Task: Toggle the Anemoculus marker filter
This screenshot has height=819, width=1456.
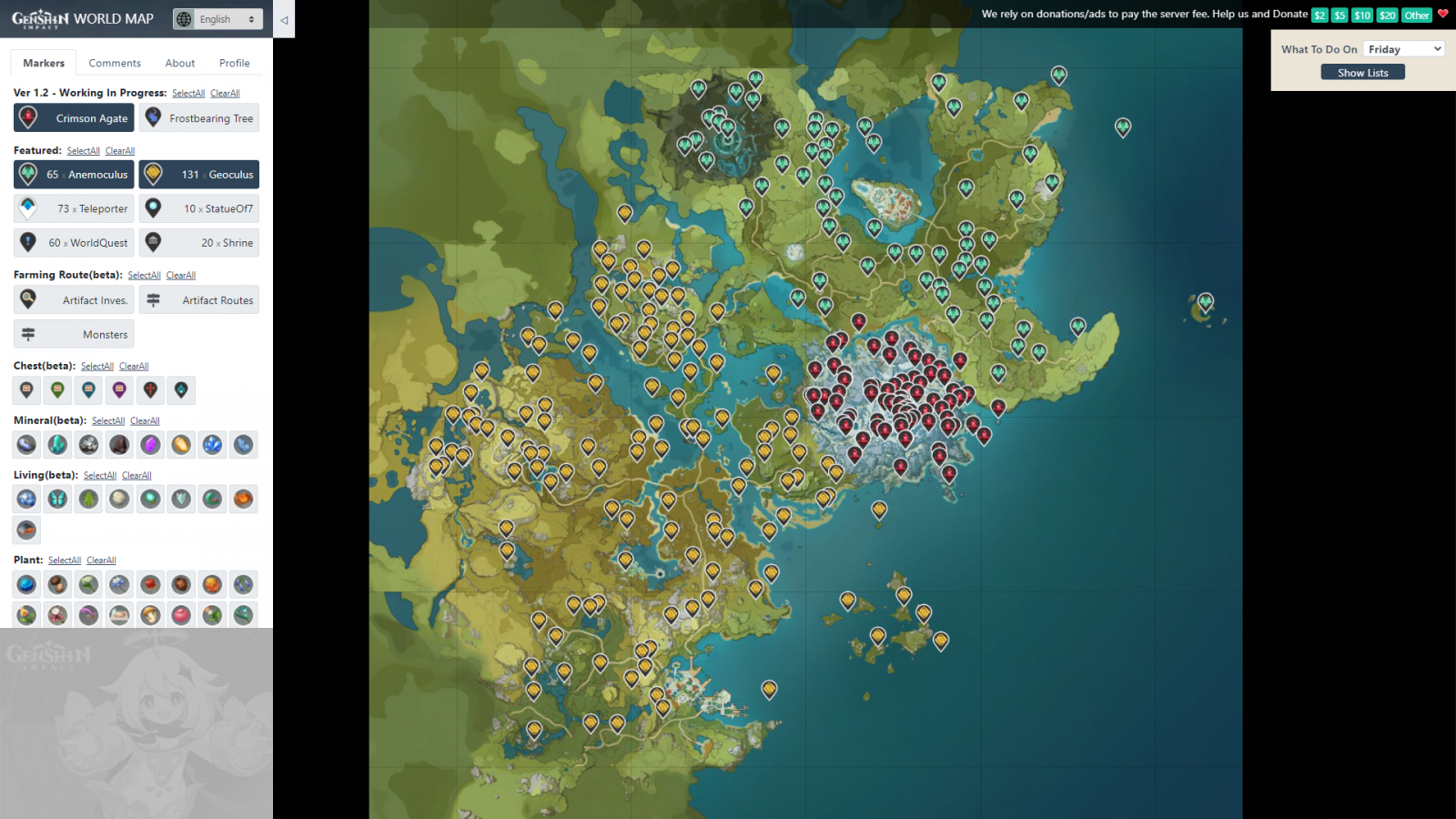Action: [x=74, y=175]
